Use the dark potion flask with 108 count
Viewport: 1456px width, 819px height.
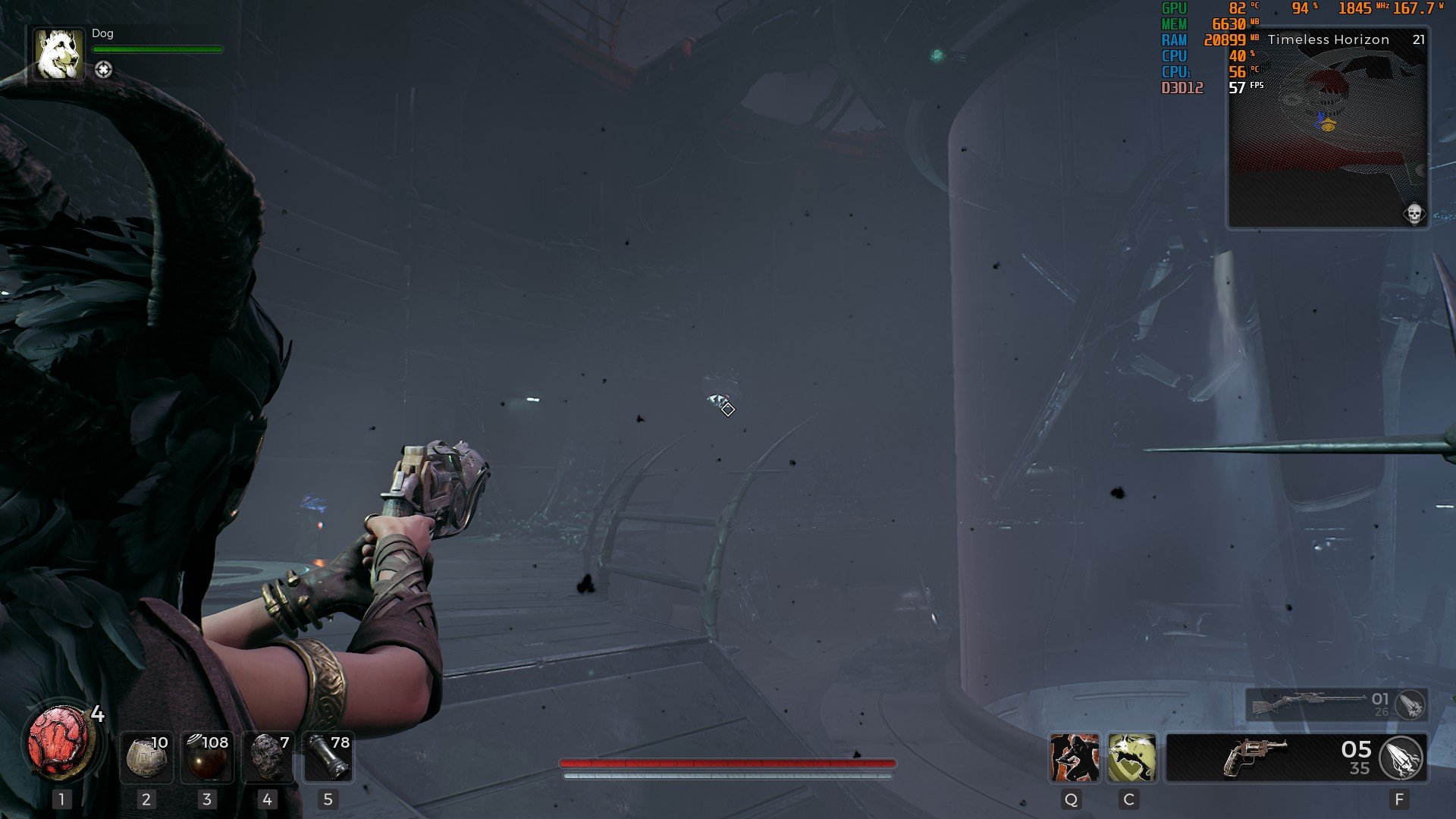click(x=207, y=757)
